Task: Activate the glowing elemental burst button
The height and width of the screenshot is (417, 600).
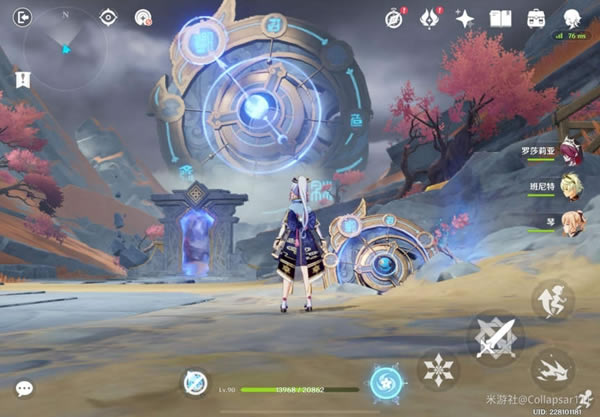Action: (x=385, y=382)
